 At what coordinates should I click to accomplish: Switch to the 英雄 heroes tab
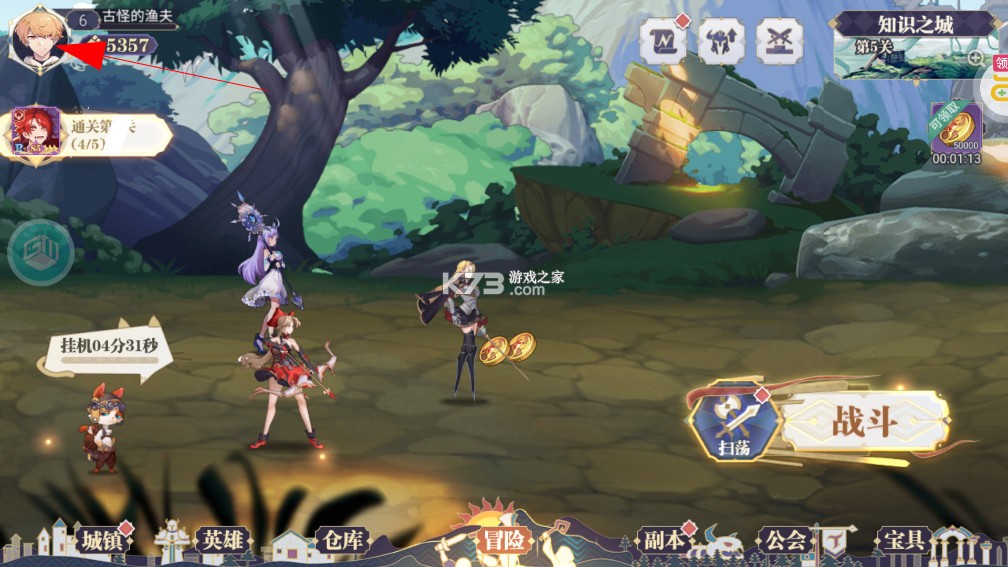(220, 541)
